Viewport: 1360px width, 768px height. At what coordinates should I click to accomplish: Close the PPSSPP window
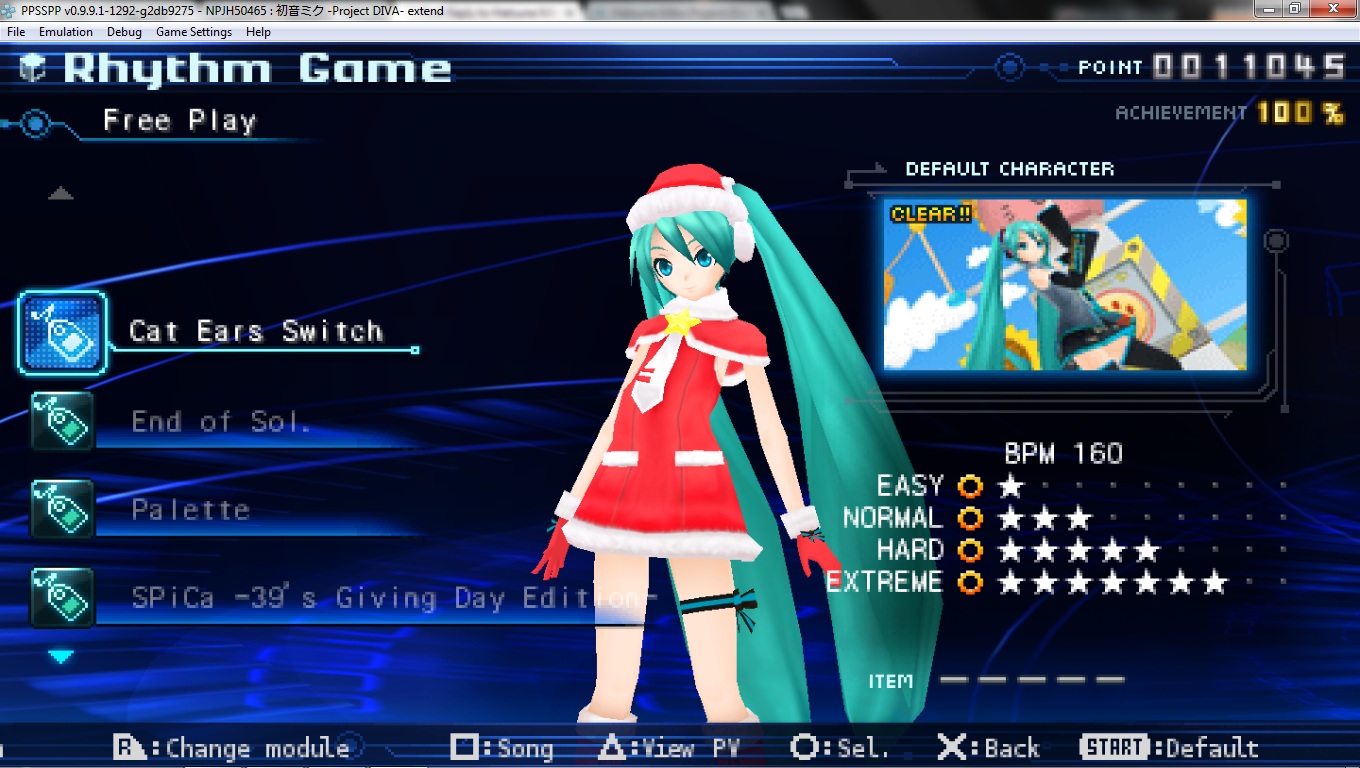point(1335,9)
